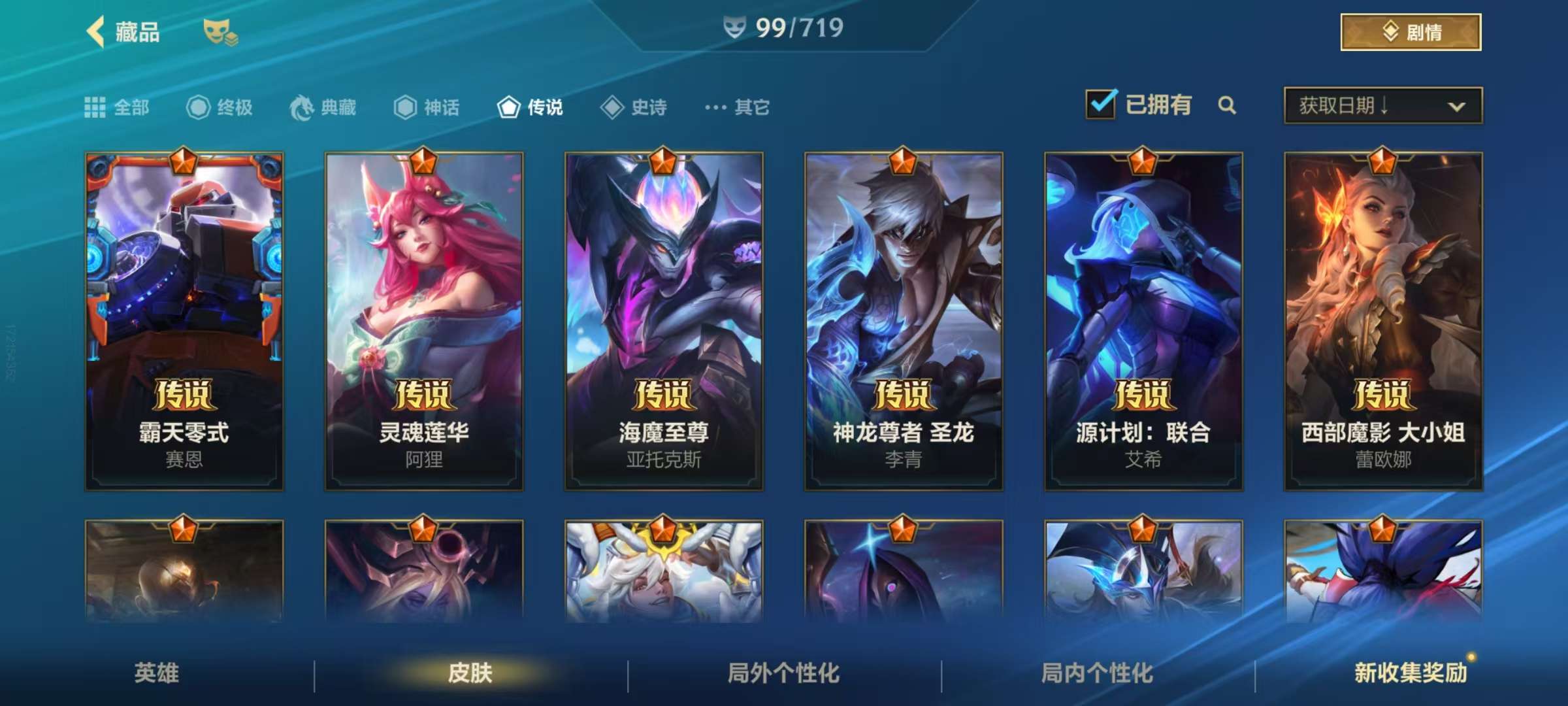Click the magnifying glass search icon

coord(1227,105)
